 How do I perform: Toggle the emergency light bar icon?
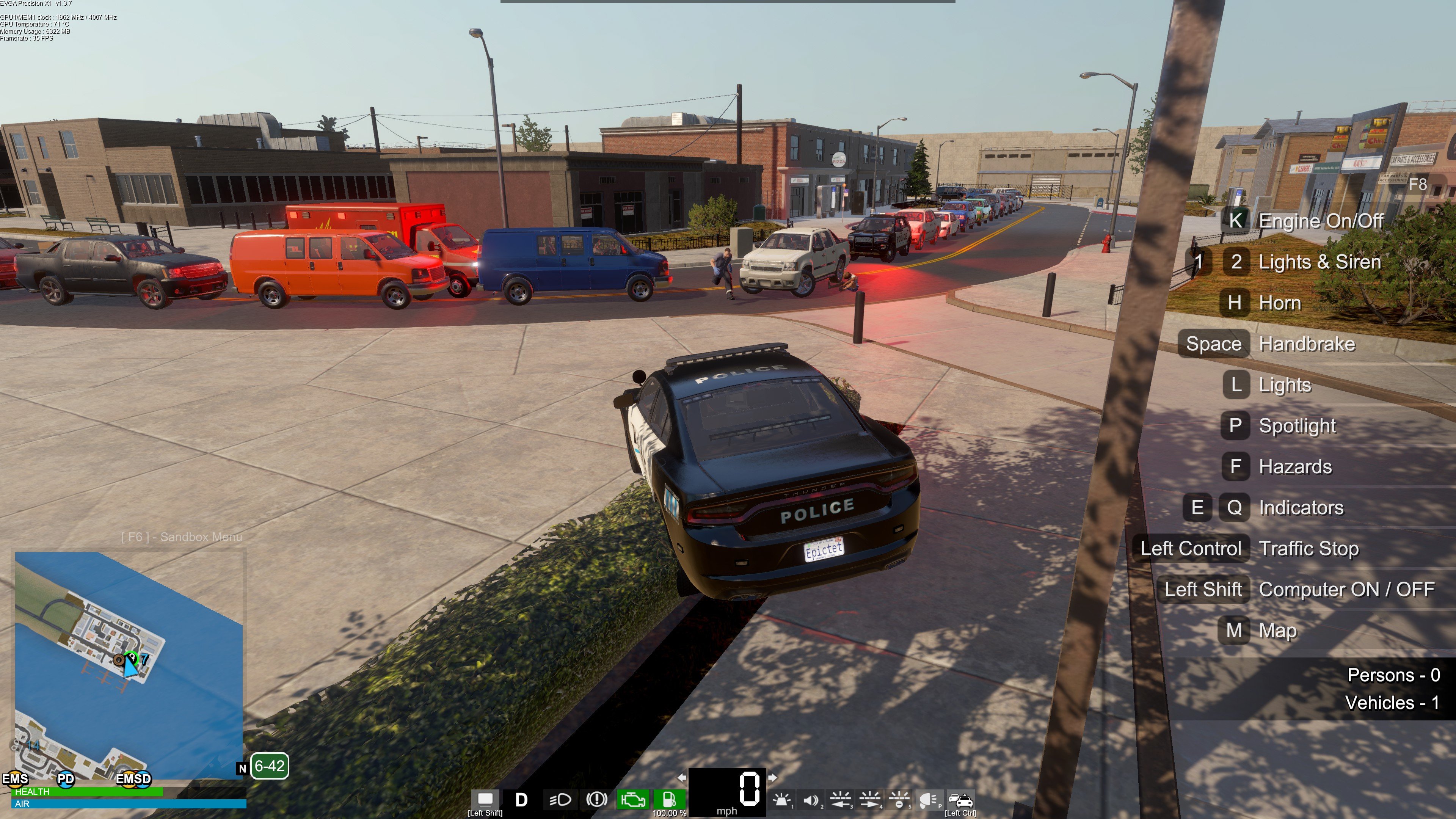782,800
